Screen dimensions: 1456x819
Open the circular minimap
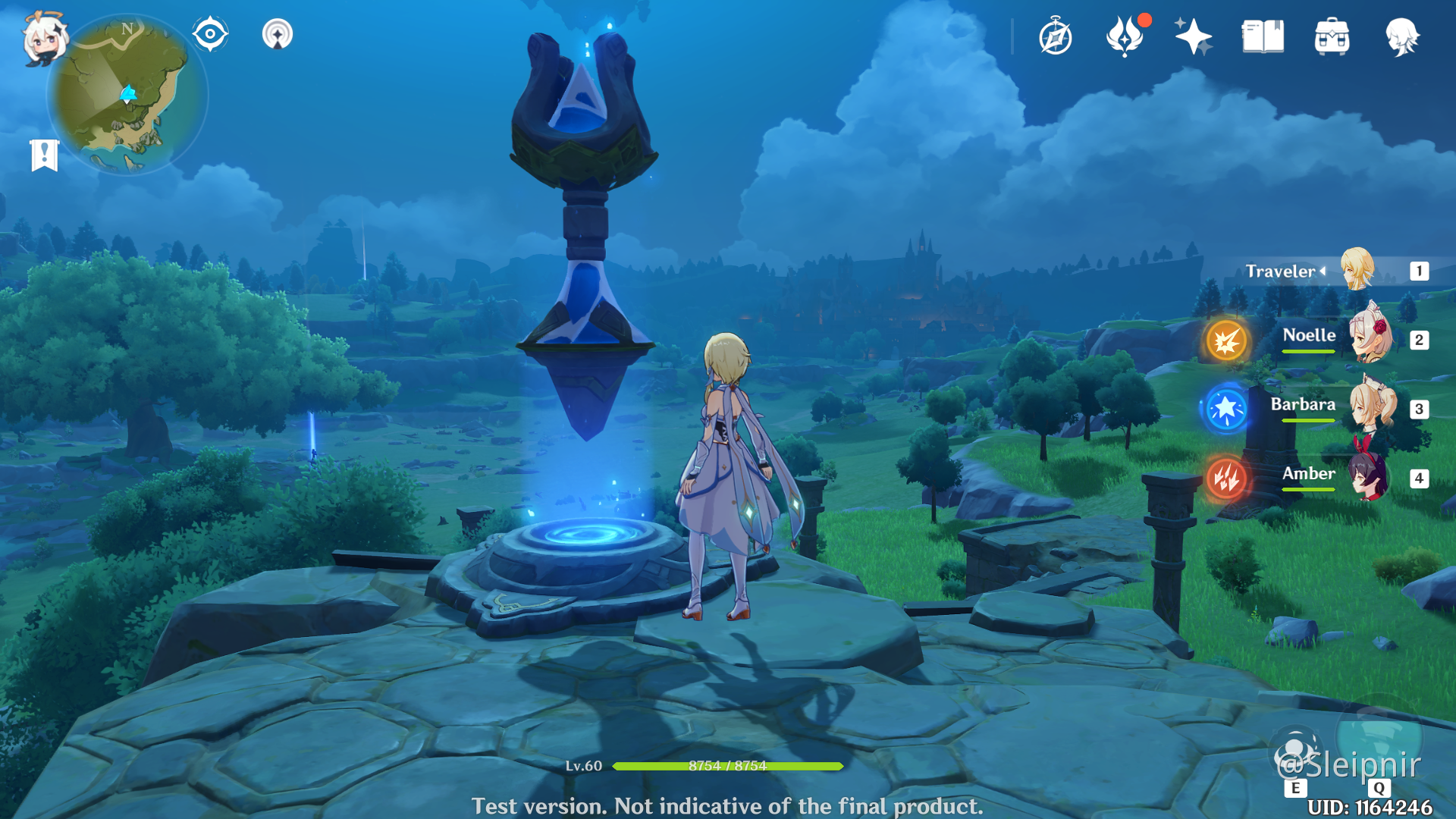(127, 96)
